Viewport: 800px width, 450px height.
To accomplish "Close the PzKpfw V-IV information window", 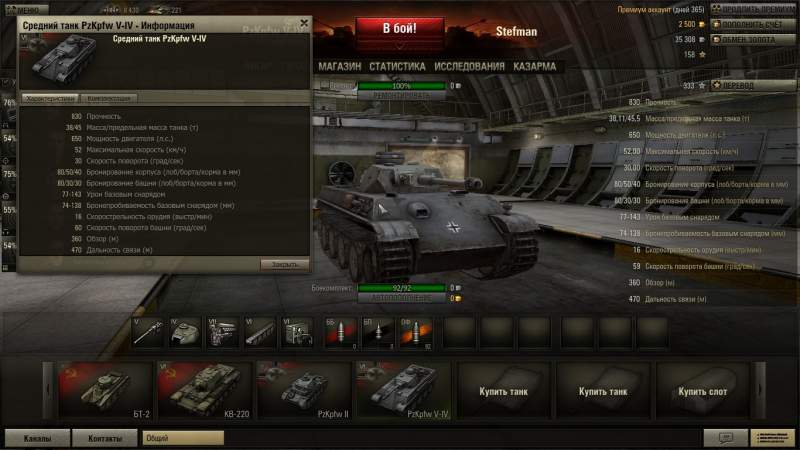I will [x=304, y=24].
